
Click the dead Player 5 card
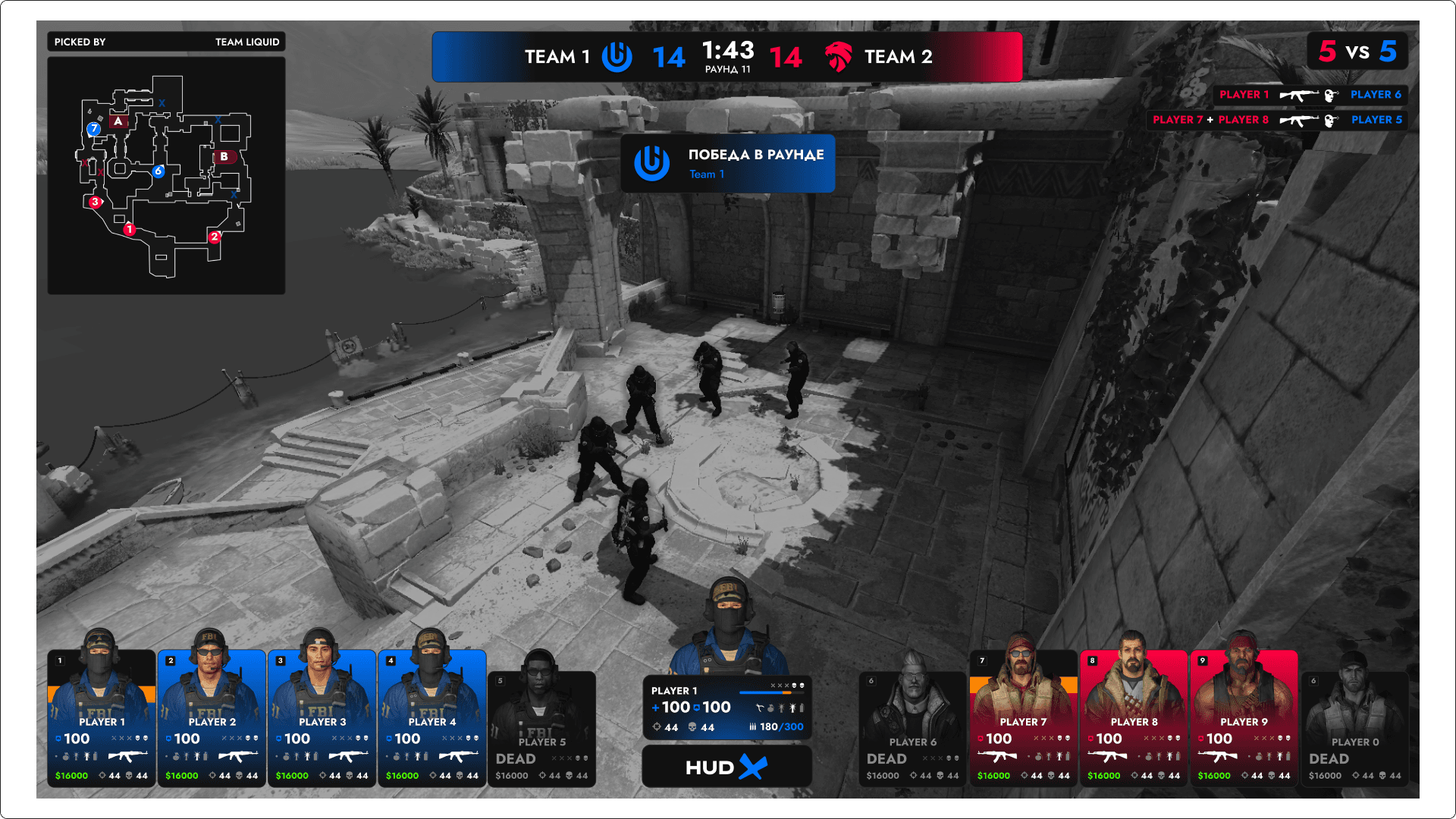541,729
